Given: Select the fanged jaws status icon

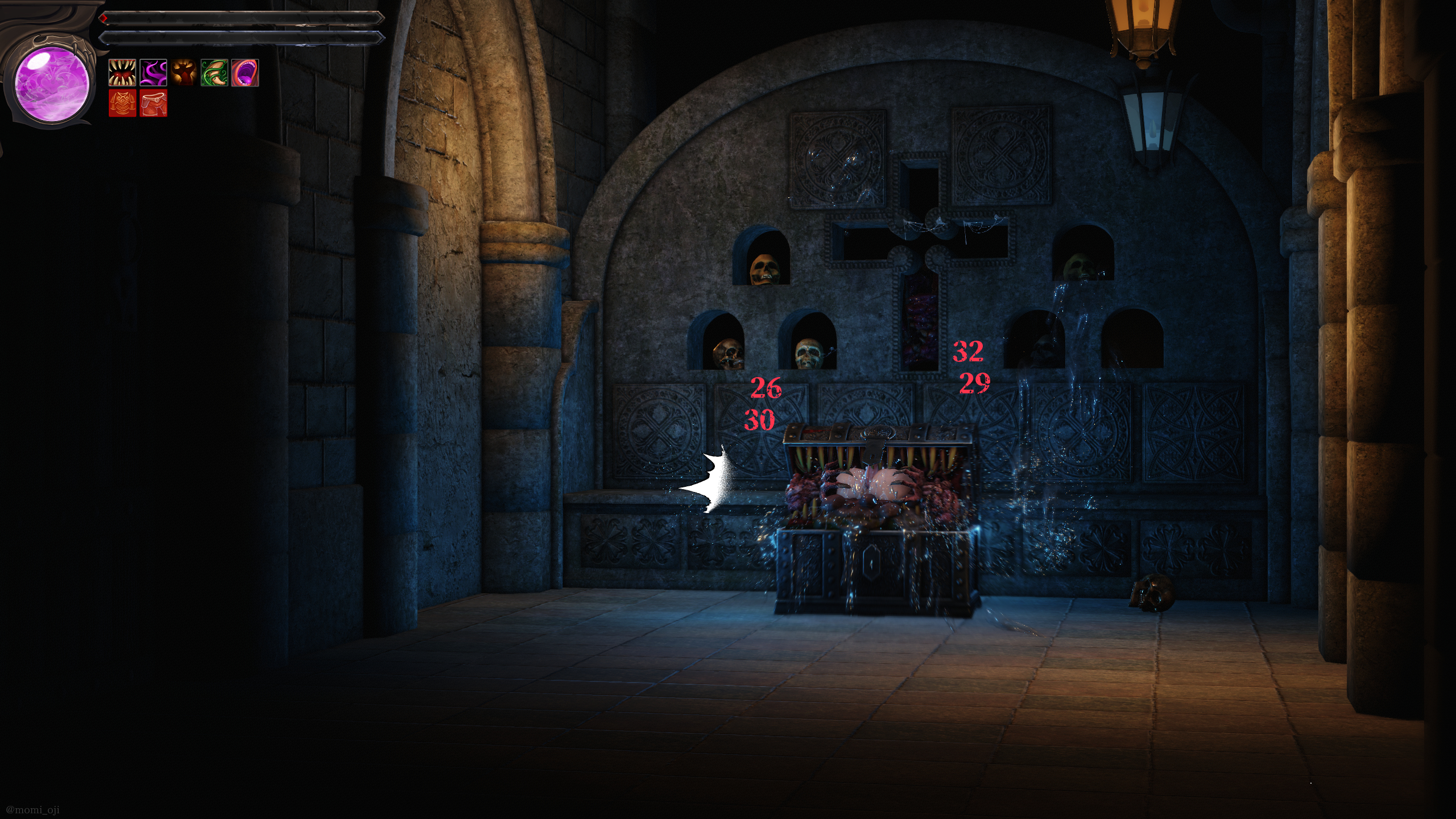Looking at the screenshot, I should tap(122, 73).
